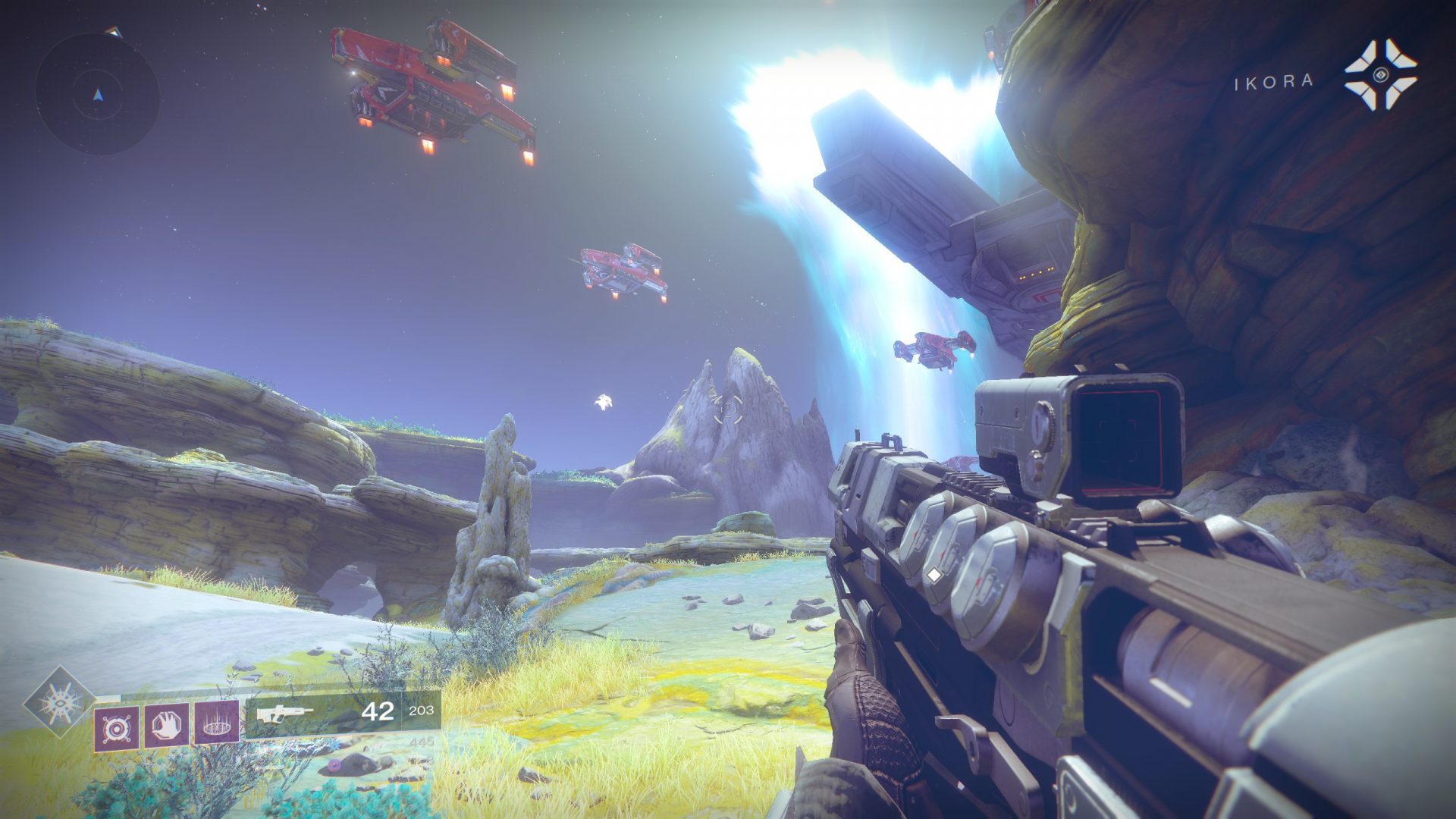Select the Ghost emblem beside IKORA
This screenshot has width=1456, height=819.
(1380, 74)
